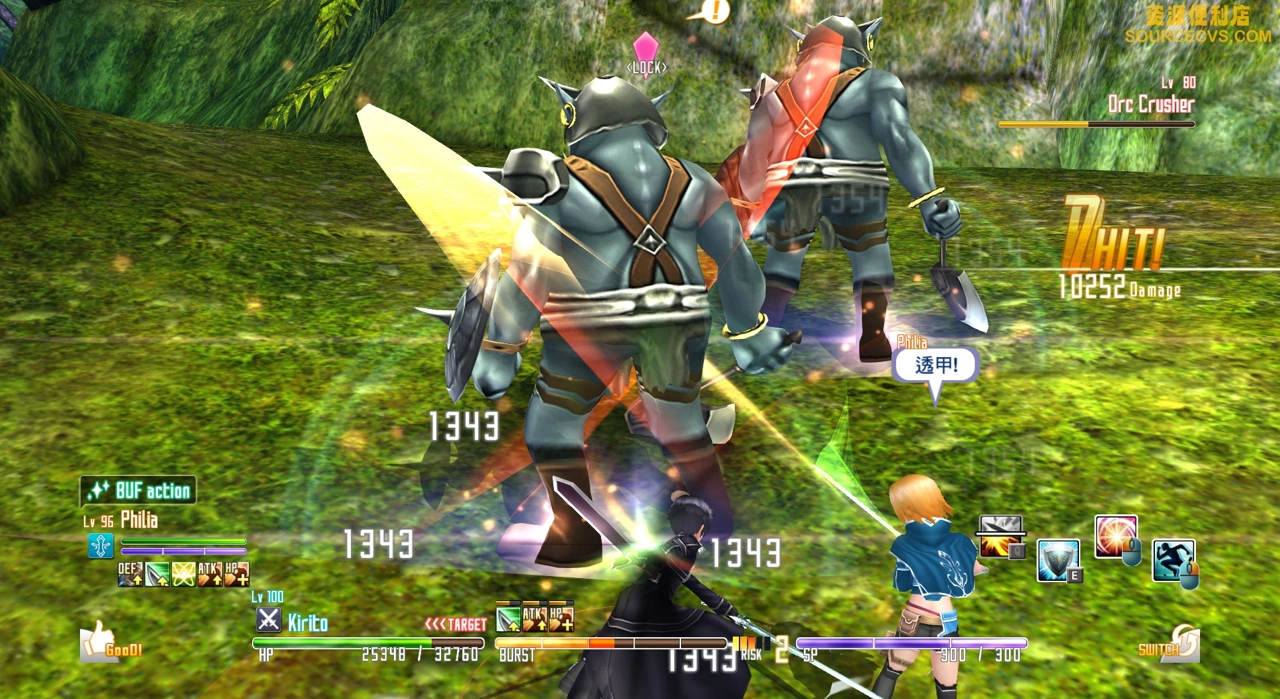The image size is (1280, 699).
Task: Click the red TARGET indicator
Action: tap(456, 624)
